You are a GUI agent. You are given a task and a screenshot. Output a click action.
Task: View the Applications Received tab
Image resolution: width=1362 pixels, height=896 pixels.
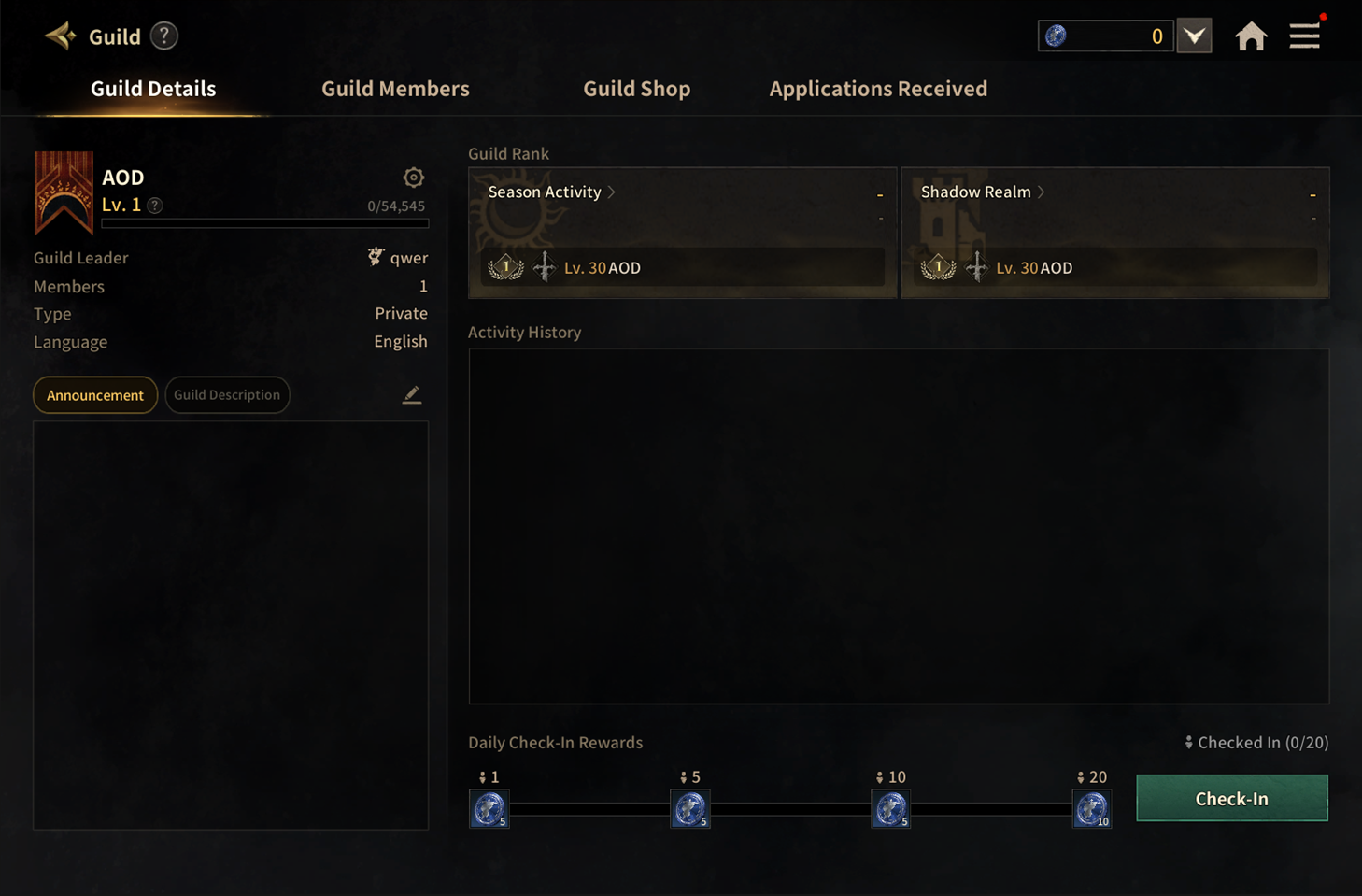tap(877, 89)
